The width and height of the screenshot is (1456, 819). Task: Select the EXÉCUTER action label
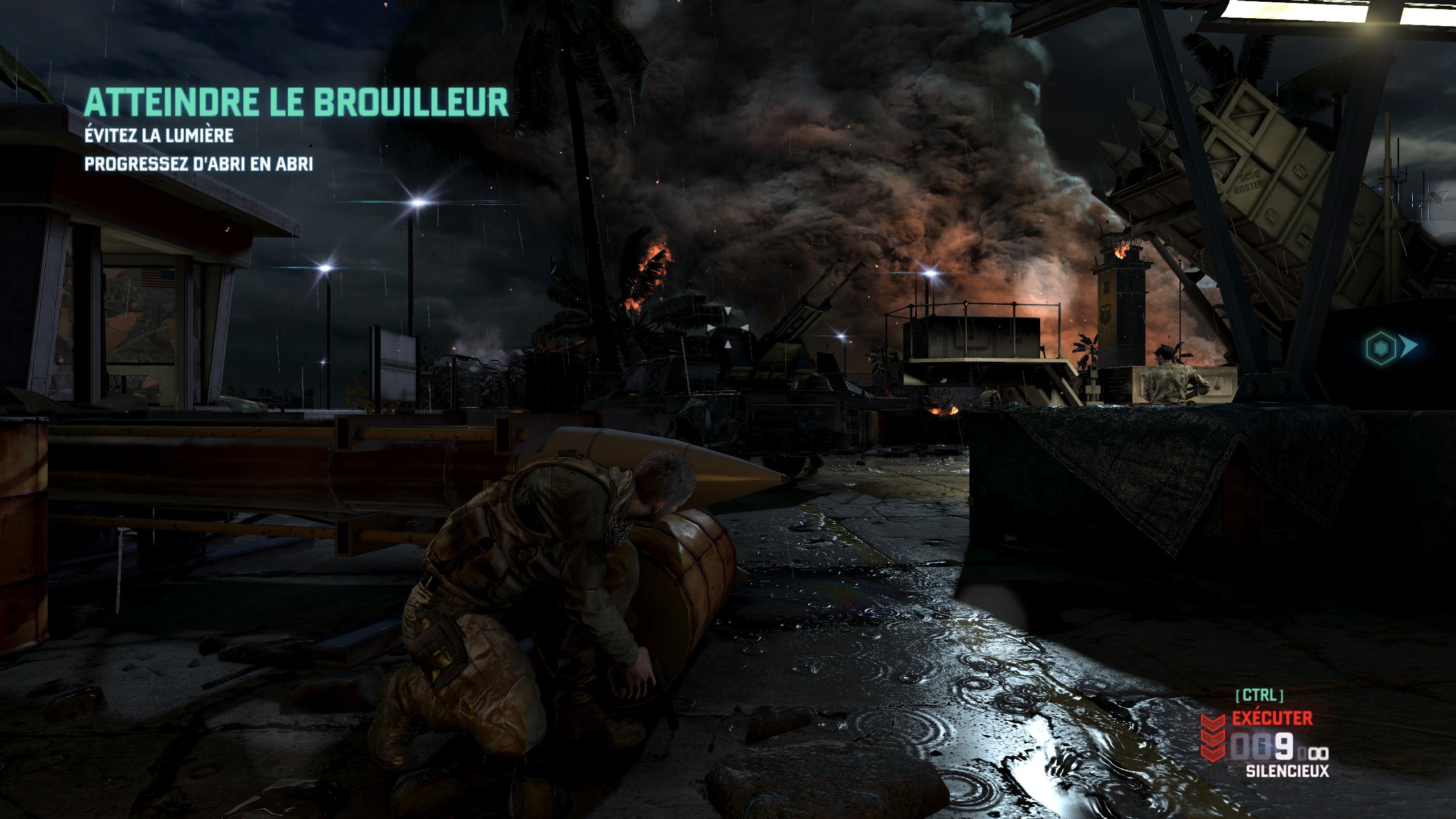[x=1271, y=718]
